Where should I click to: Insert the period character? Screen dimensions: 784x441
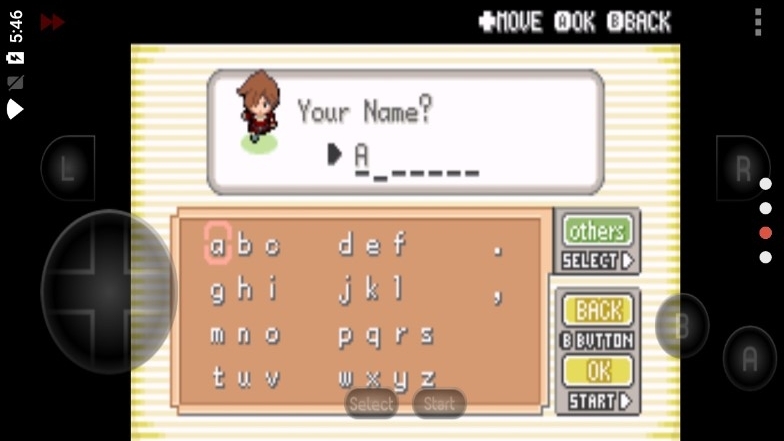point(497,247)
